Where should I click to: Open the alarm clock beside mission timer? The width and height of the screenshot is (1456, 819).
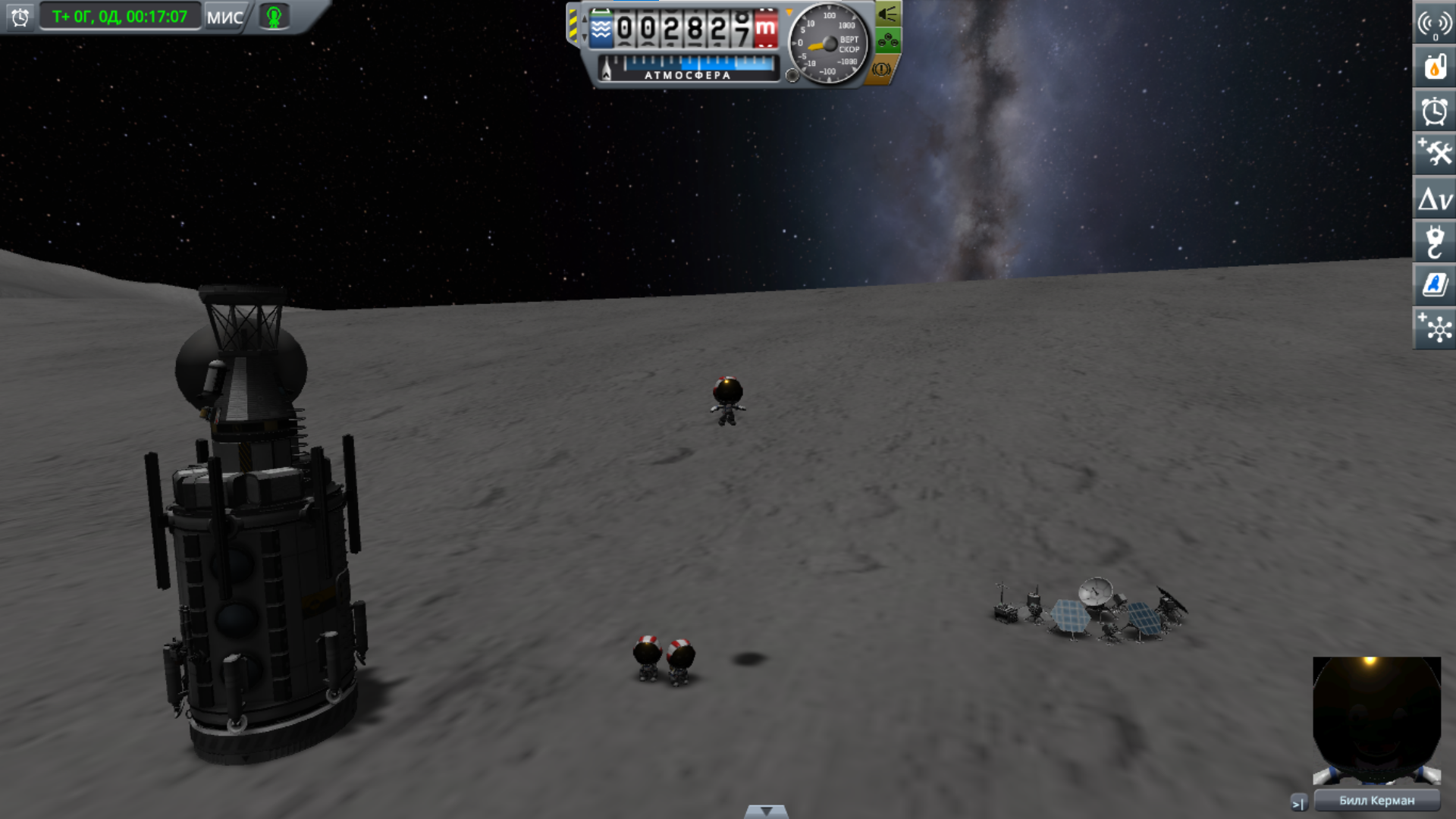20,17
